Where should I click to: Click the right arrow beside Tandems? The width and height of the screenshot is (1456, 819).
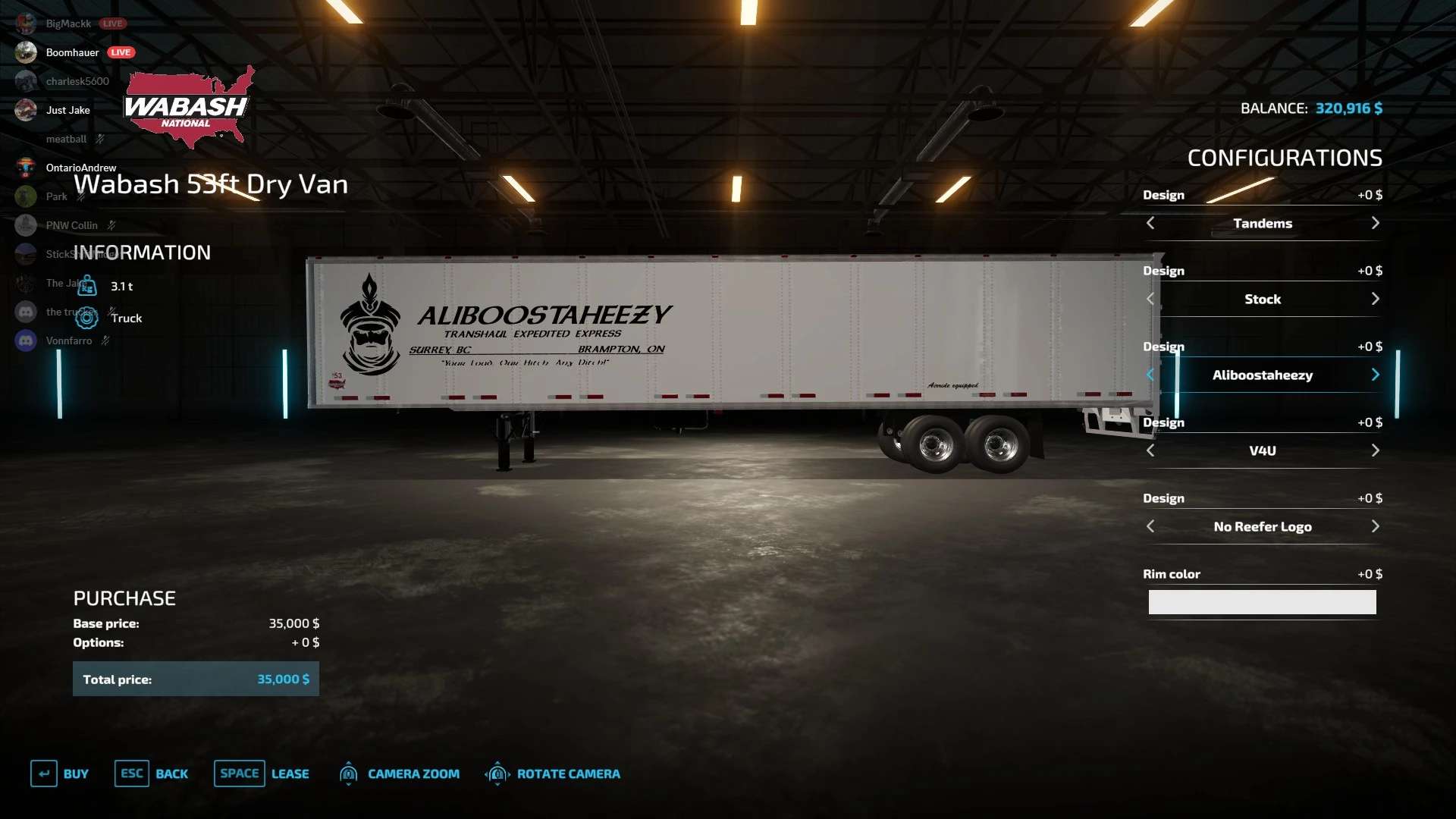click(1375, 223)
